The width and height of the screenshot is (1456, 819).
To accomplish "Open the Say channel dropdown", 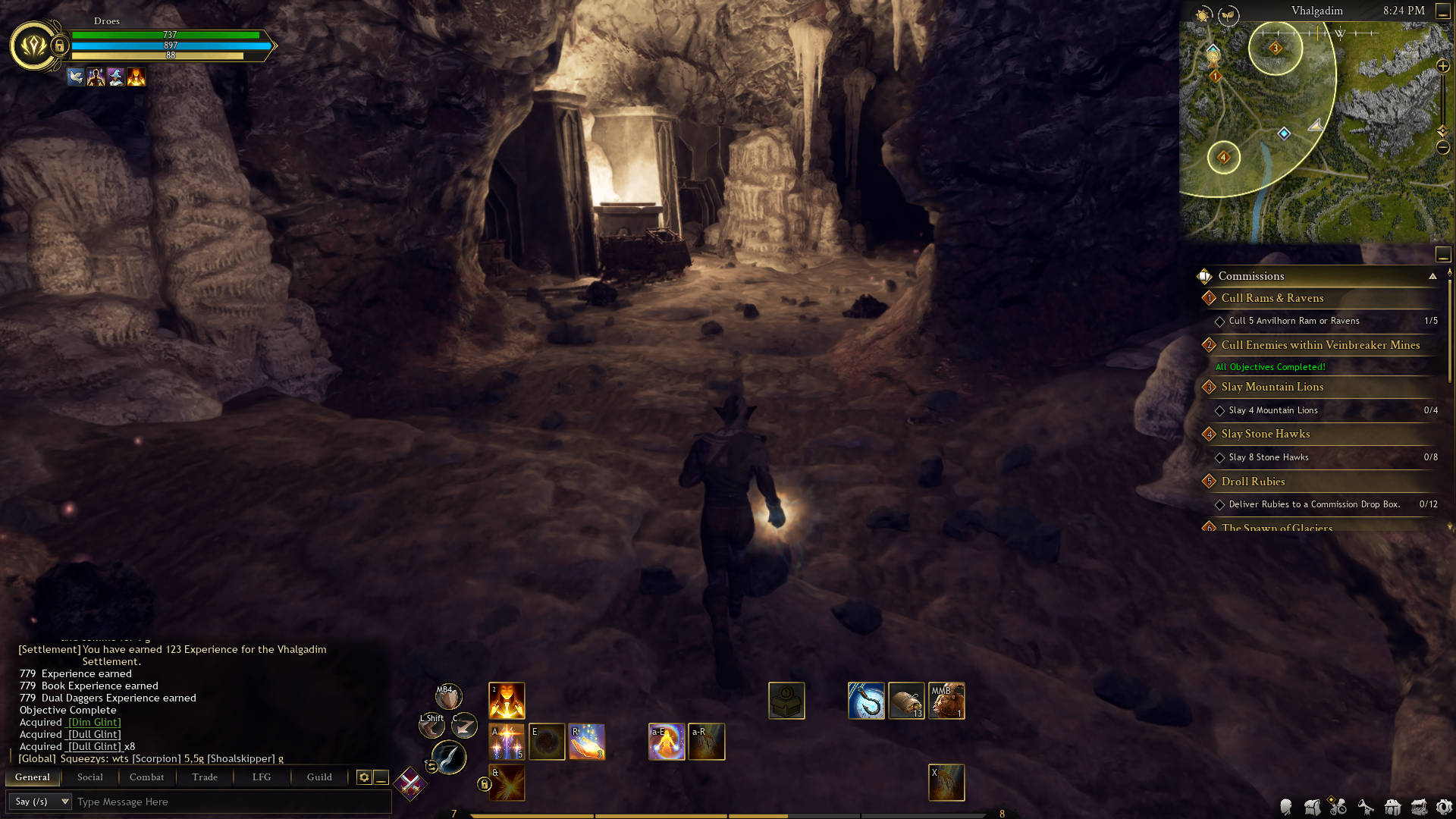I will 41,802.
